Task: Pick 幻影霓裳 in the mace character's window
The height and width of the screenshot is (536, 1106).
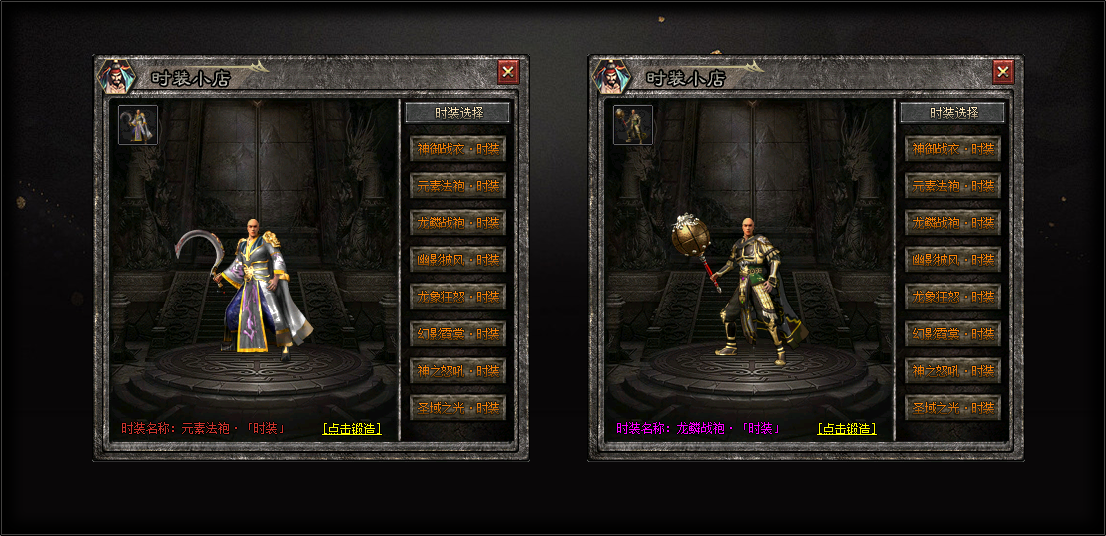Action: (953, 334)
